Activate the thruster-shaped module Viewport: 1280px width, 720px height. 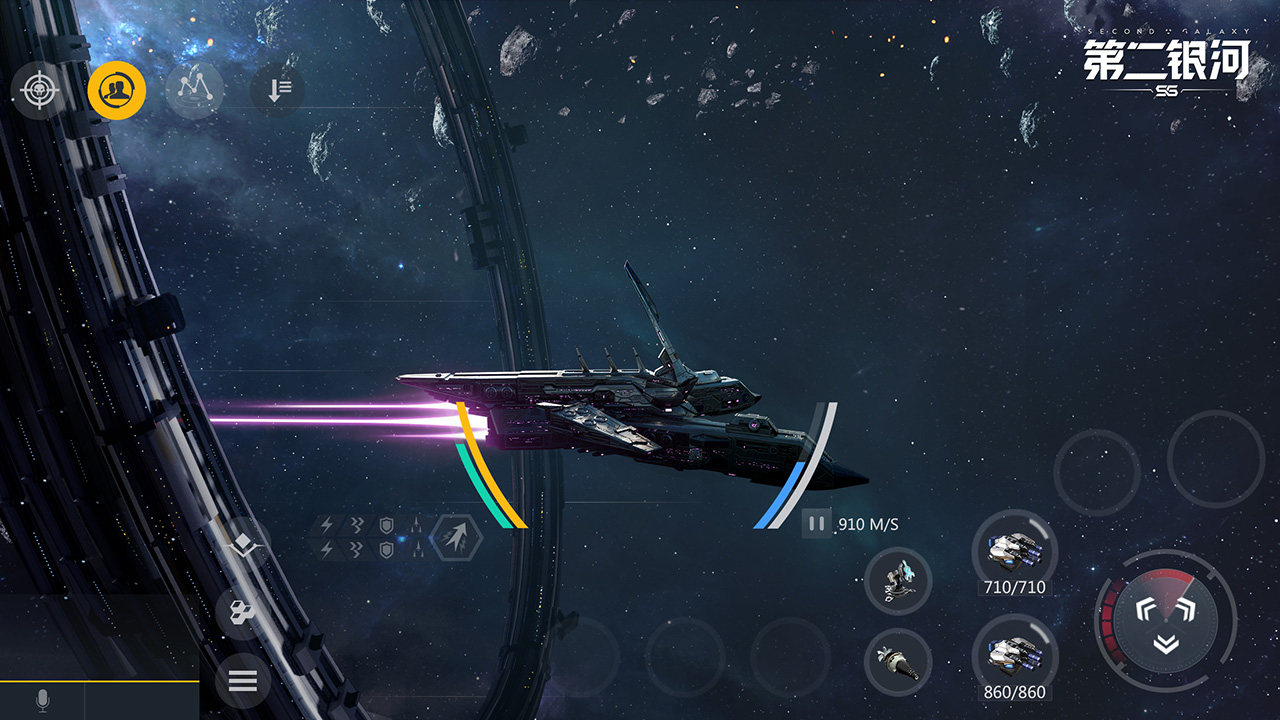point(898,661)
